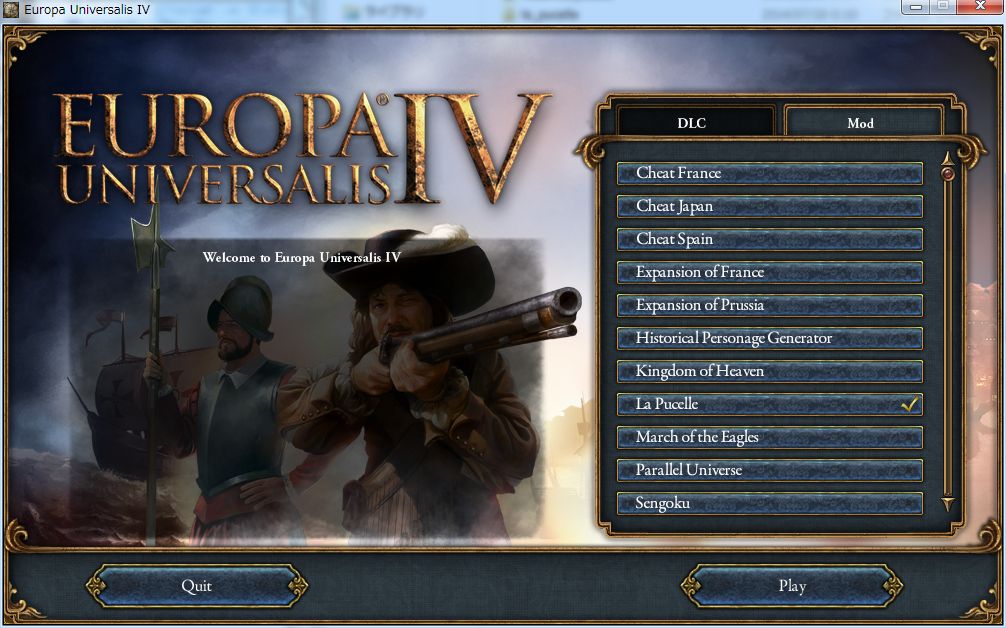This screenshot has height=628, width=1006.
Task: Toggle the Cheat Japan mod
Action: click(x=769, y=206)
